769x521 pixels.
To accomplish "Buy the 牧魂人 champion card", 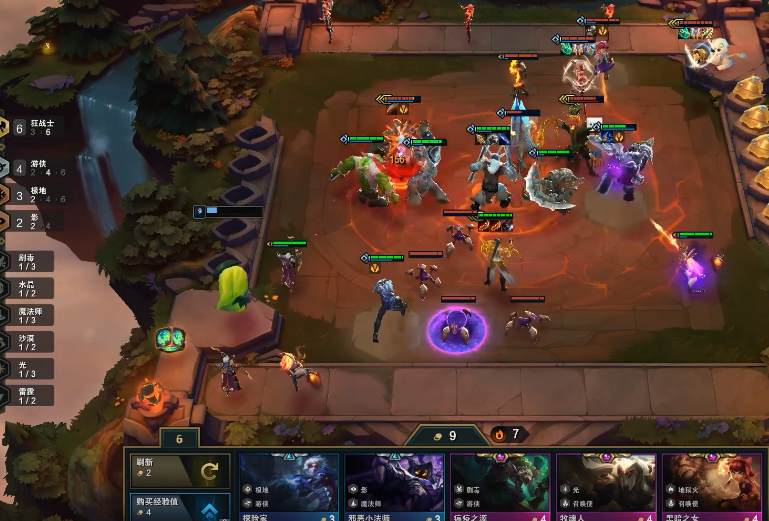I will 606,490.
